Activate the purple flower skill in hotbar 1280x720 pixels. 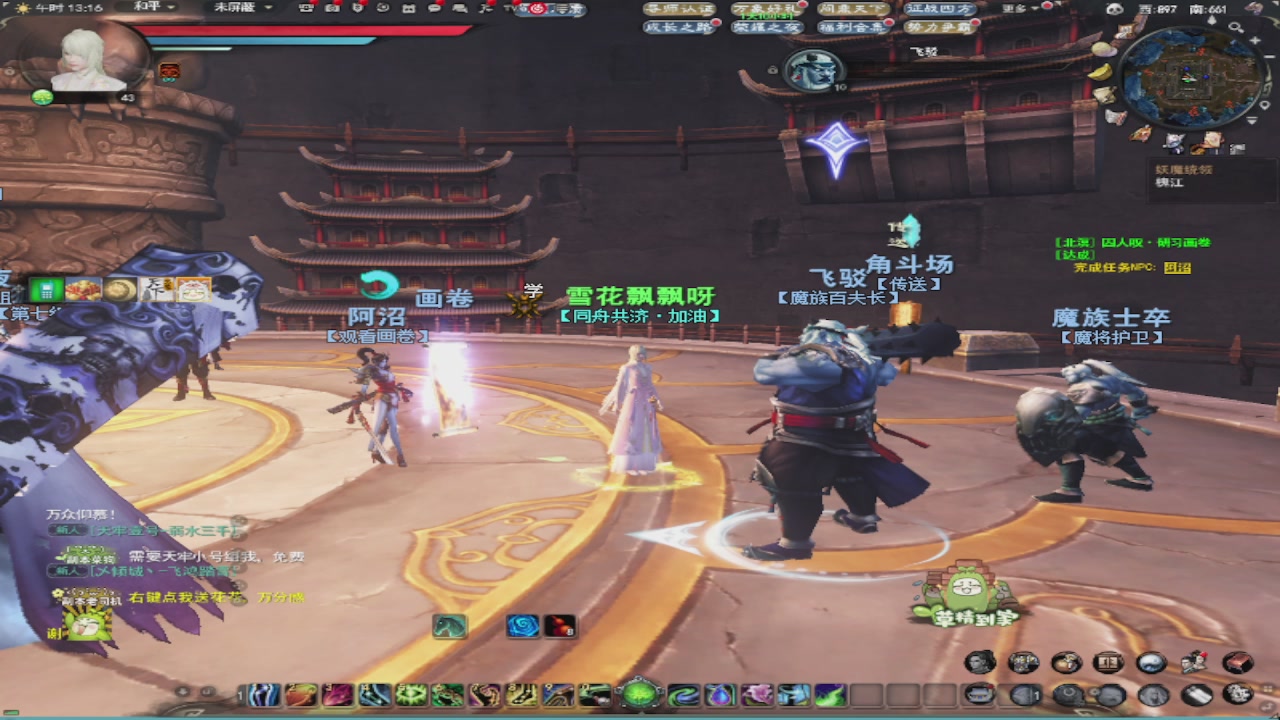757,694
